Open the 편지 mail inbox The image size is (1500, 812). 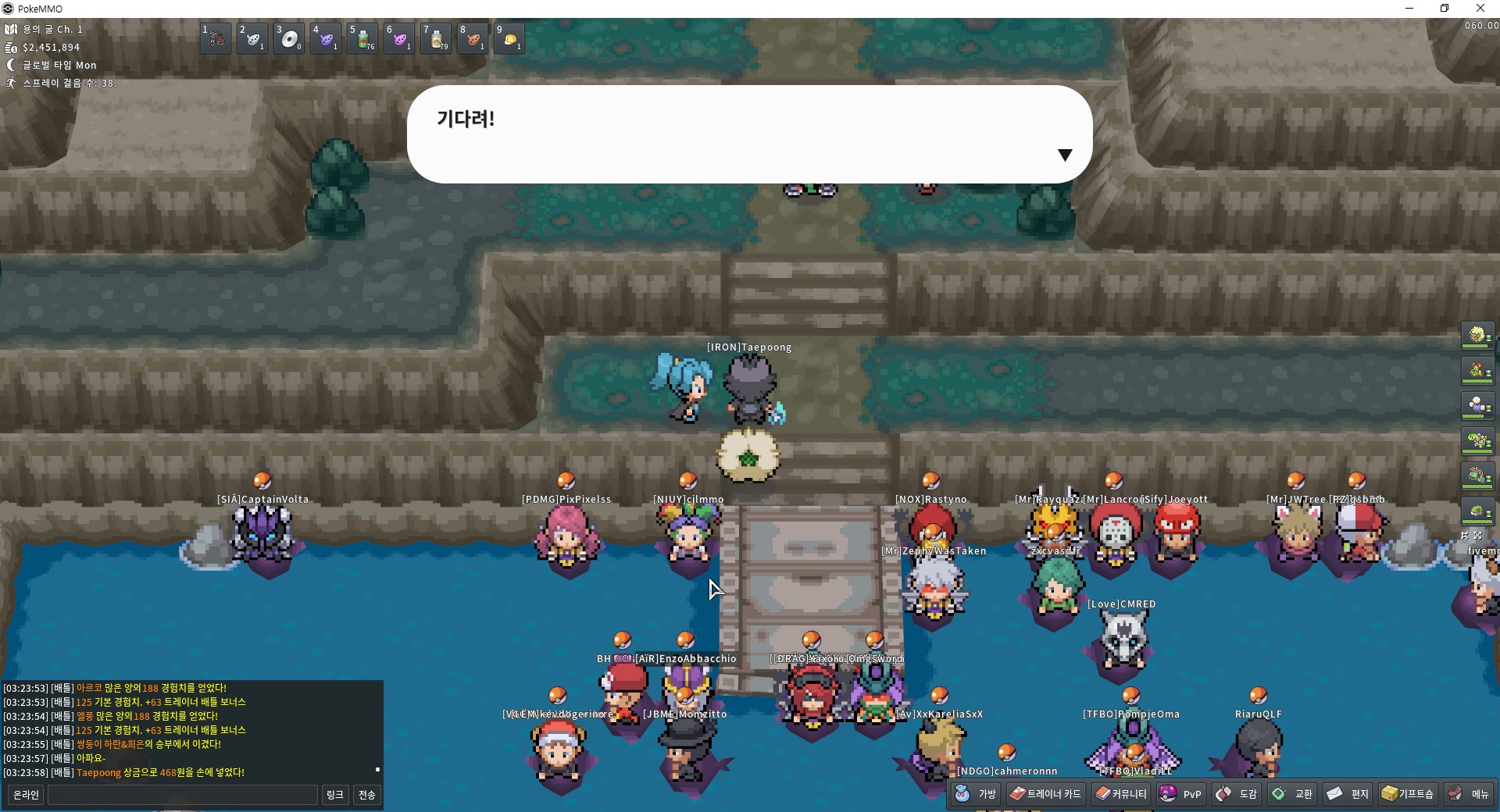point(1348,794)
